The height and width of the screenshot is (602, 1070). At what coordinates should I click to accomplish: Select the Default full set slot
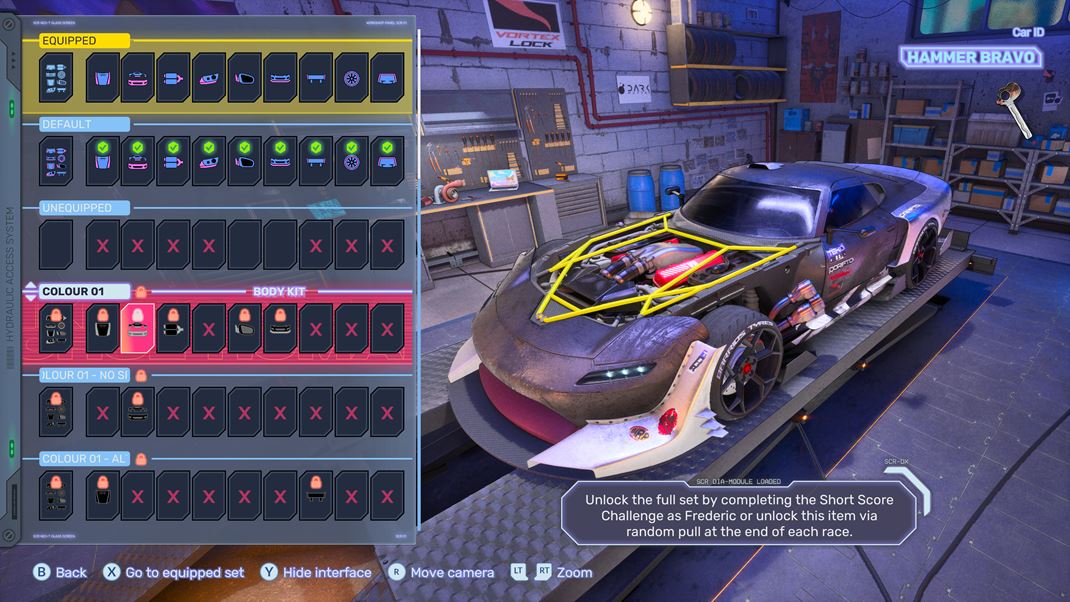[x=56, y=161]
